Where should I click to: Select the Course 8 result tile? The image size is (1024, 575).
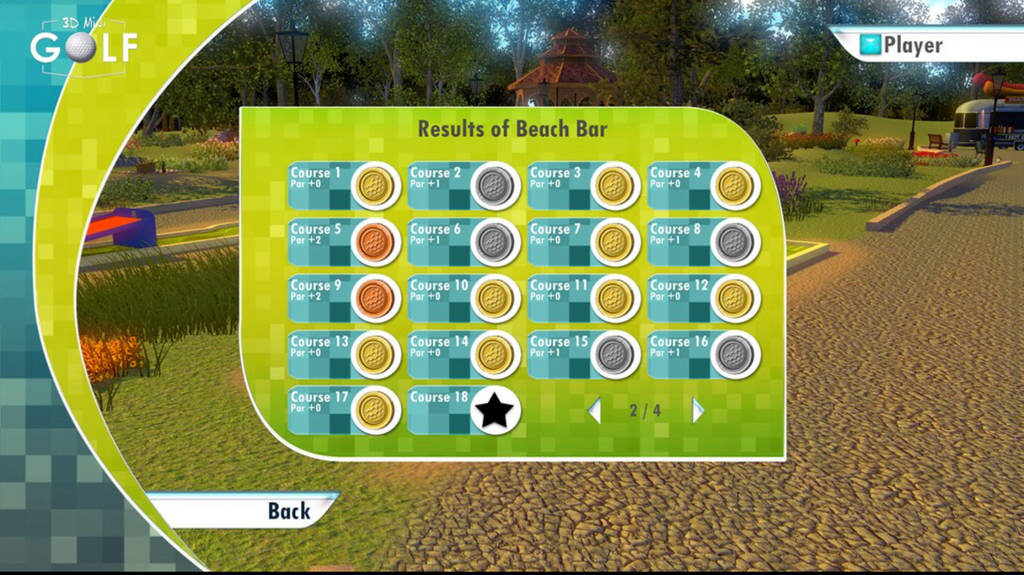703,241
